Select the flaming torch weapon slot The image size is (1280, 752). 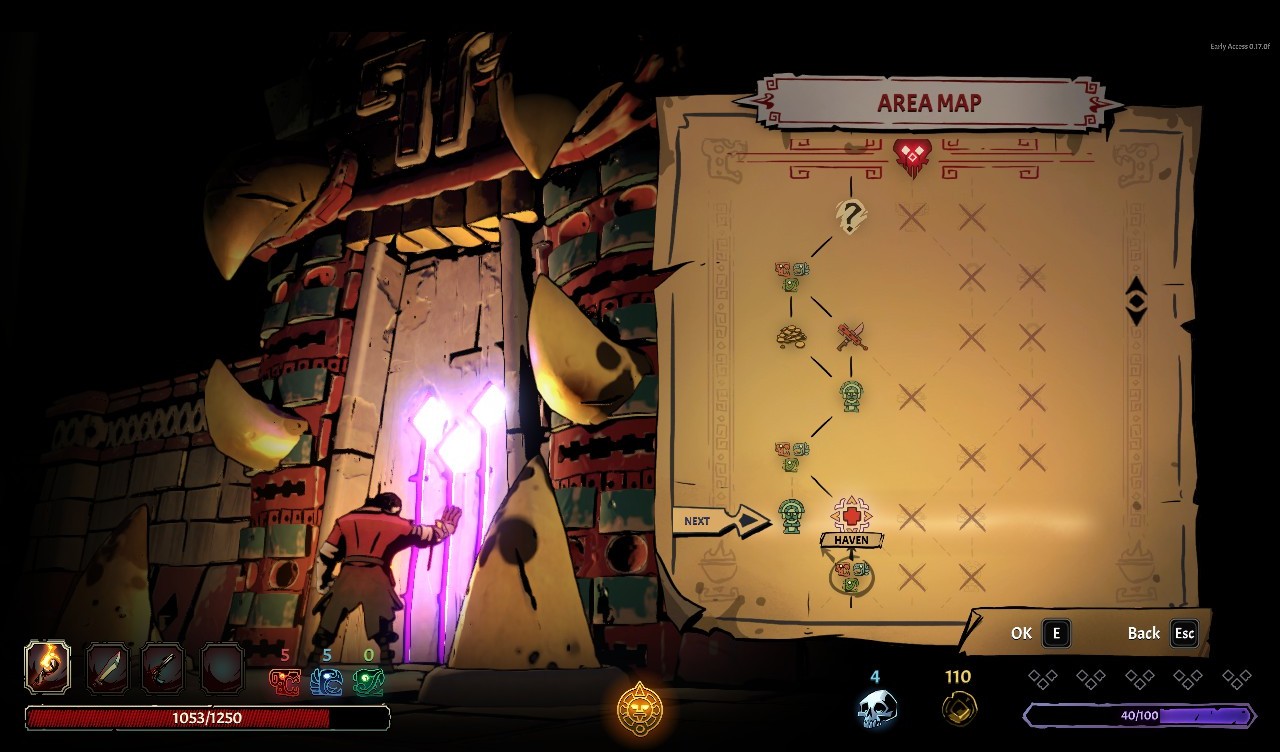[48, 667]
